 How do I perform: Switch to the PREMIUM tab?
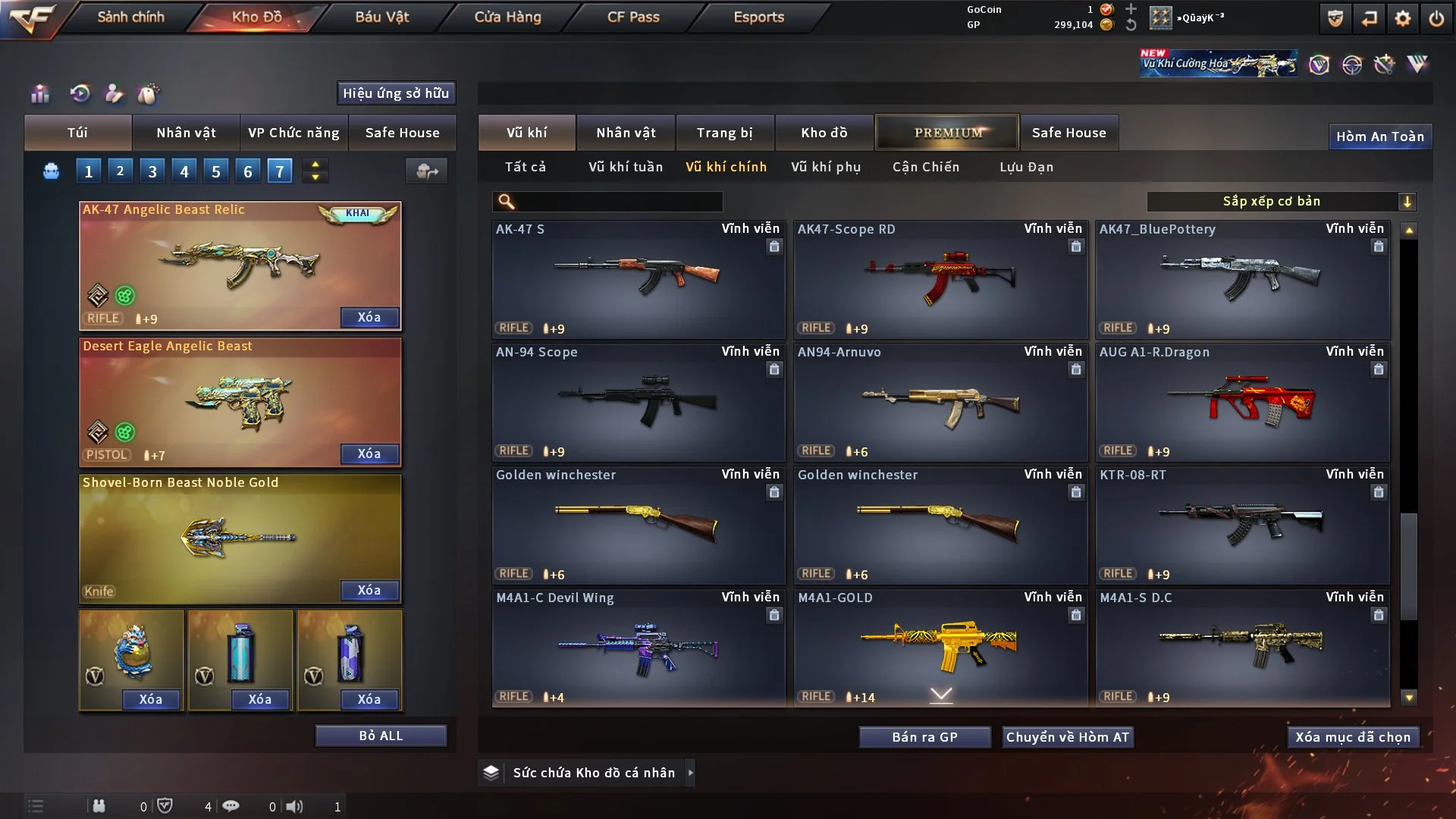tap(947, 133)
